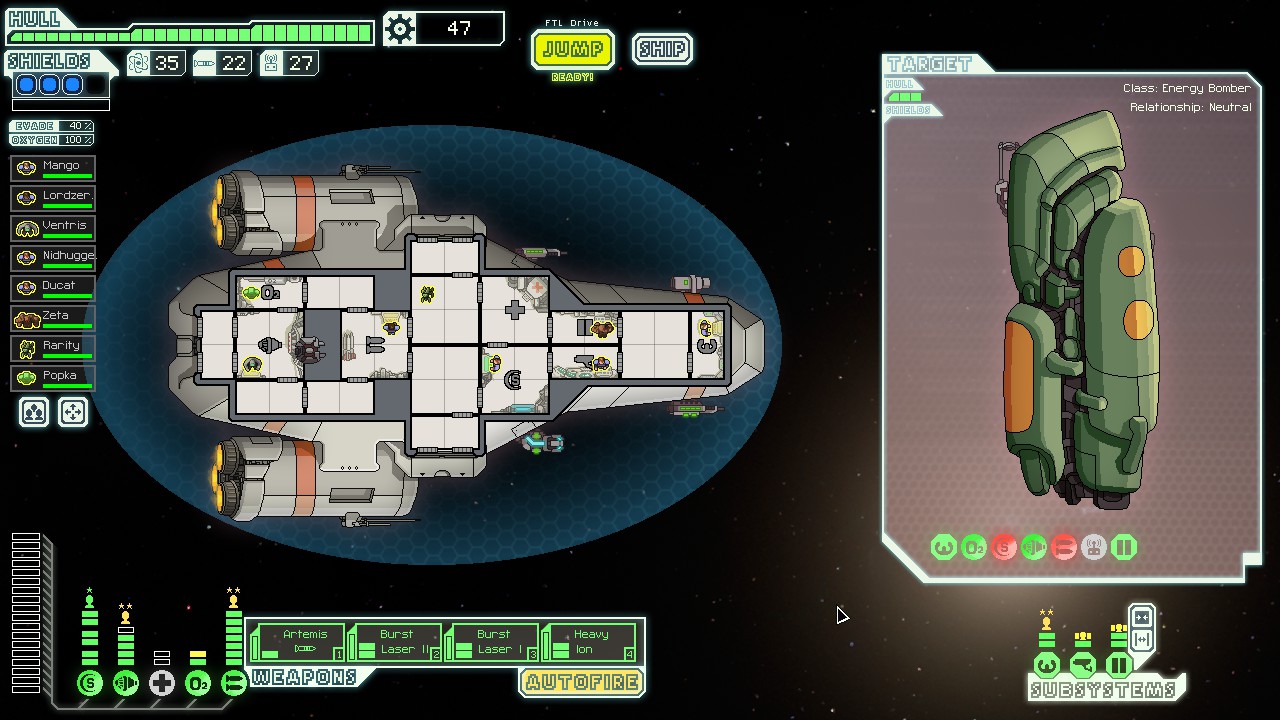Select the Artemis missile weapon slot
This screenshot has height=720, width=1280.
[x=298, y=642]
